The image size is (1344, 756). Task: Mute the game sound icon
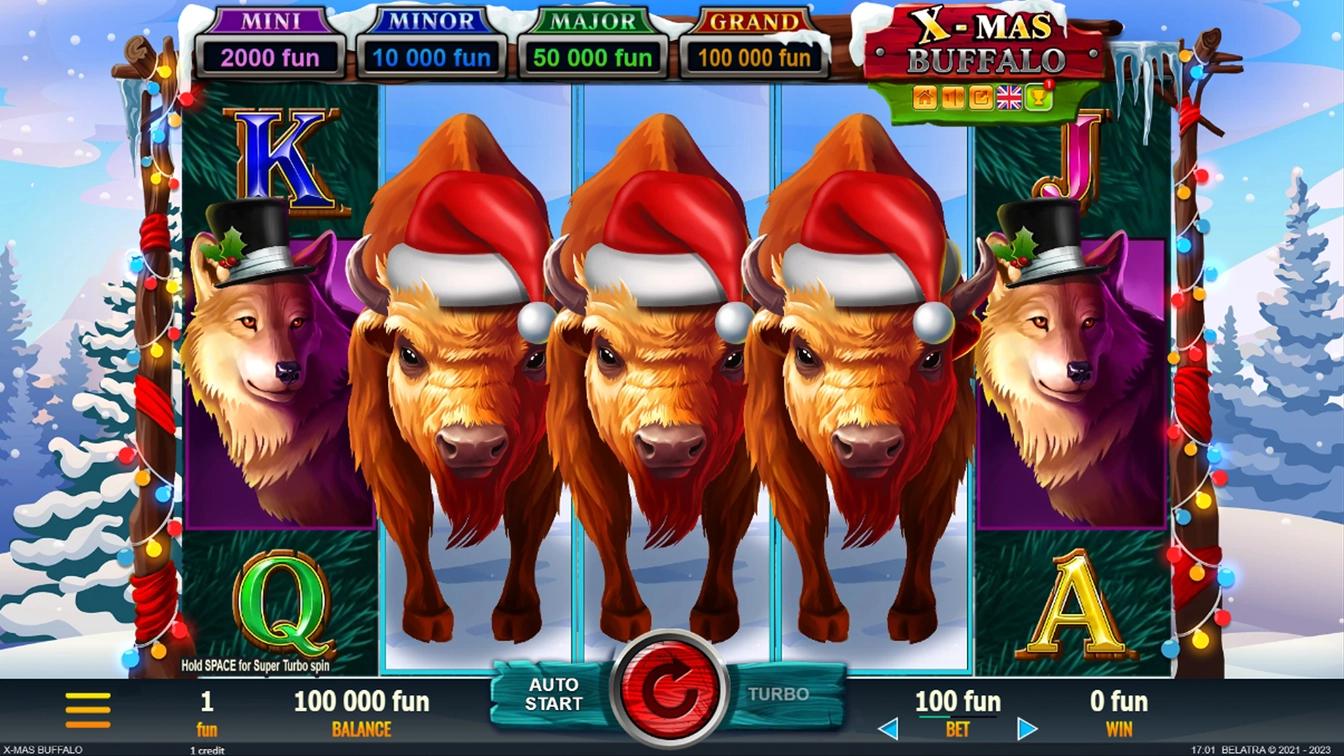(952, 97)
